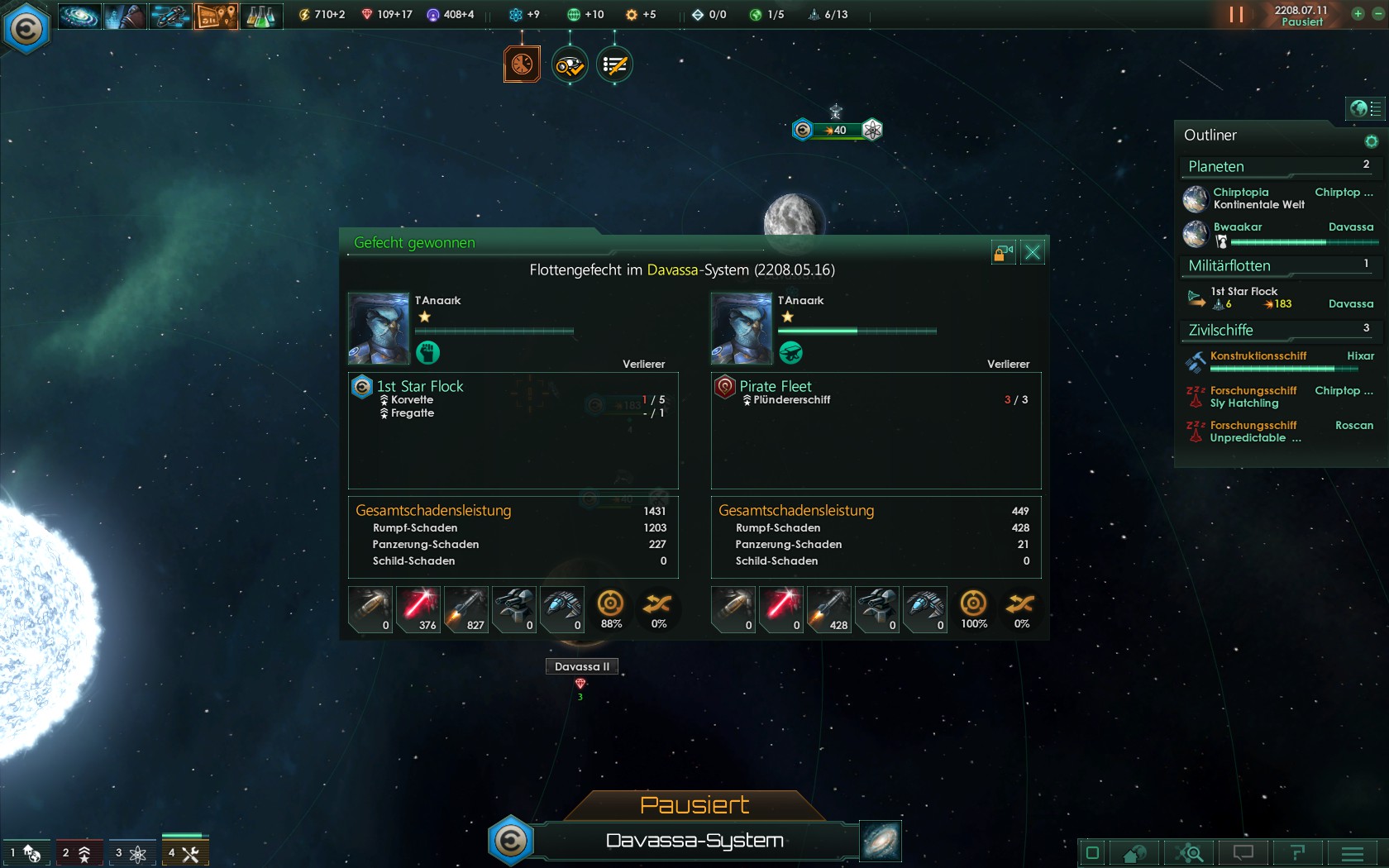This screenshot has height=868, width=1389.
Task: Close the Gefecht gewonnen battle report
Action: click(x=1033, y=253)
